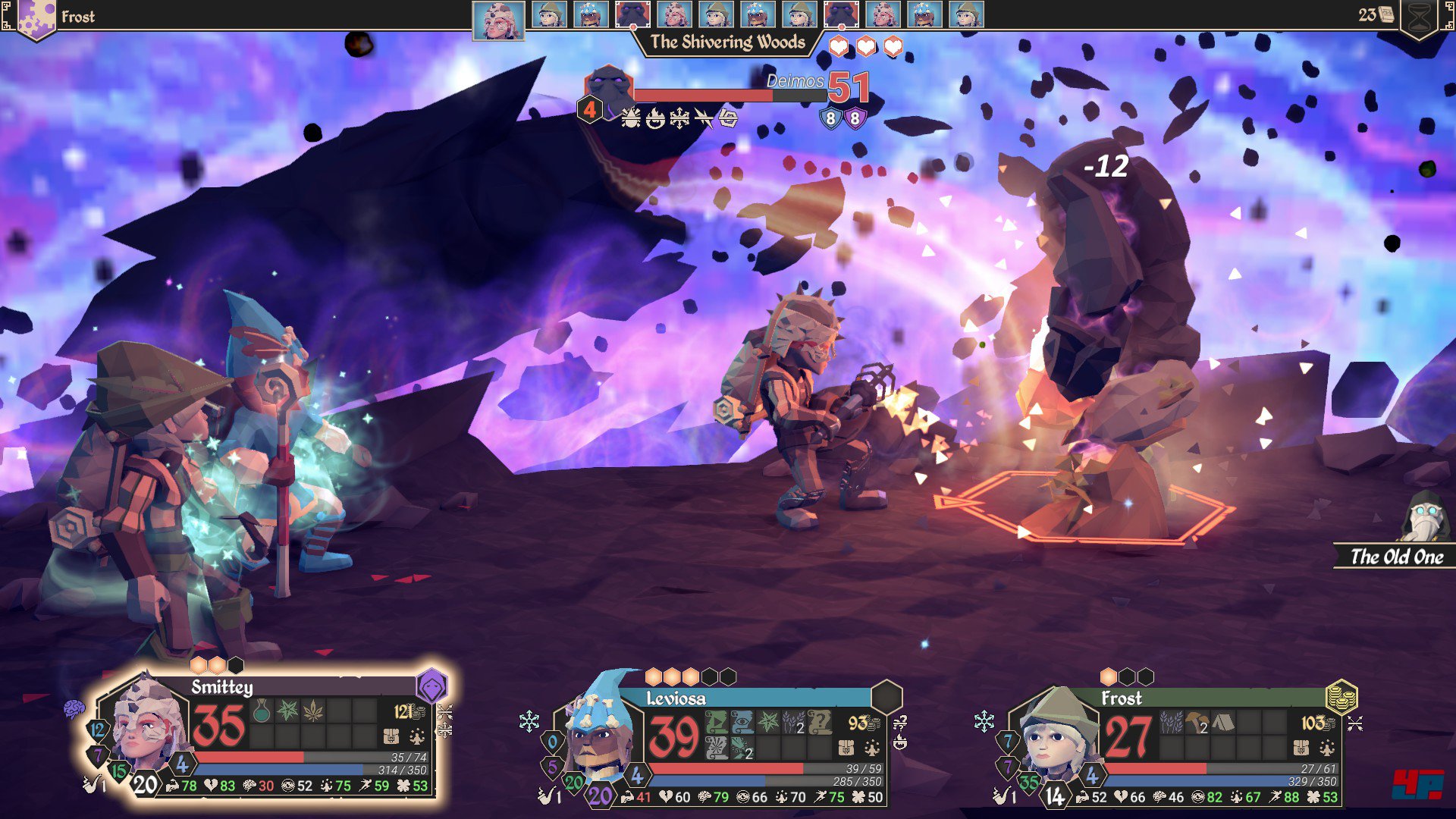The width and height of the screenshot is (1456, 819).
Task: Select the green potion in Smittey's inventory
Action: point(262,711)
